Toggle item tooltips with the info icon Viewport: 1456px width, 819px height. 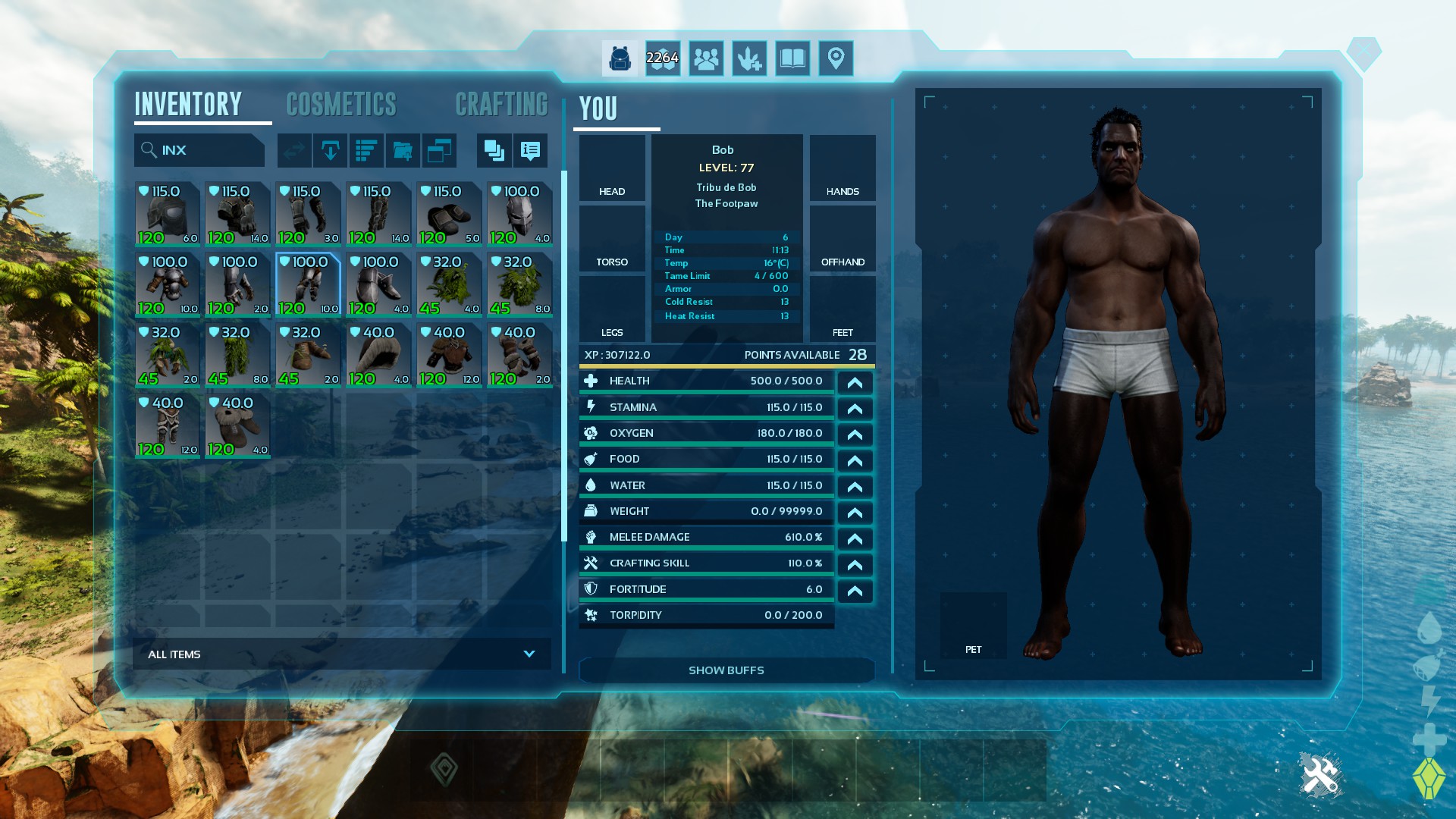(x=530, y=150)
